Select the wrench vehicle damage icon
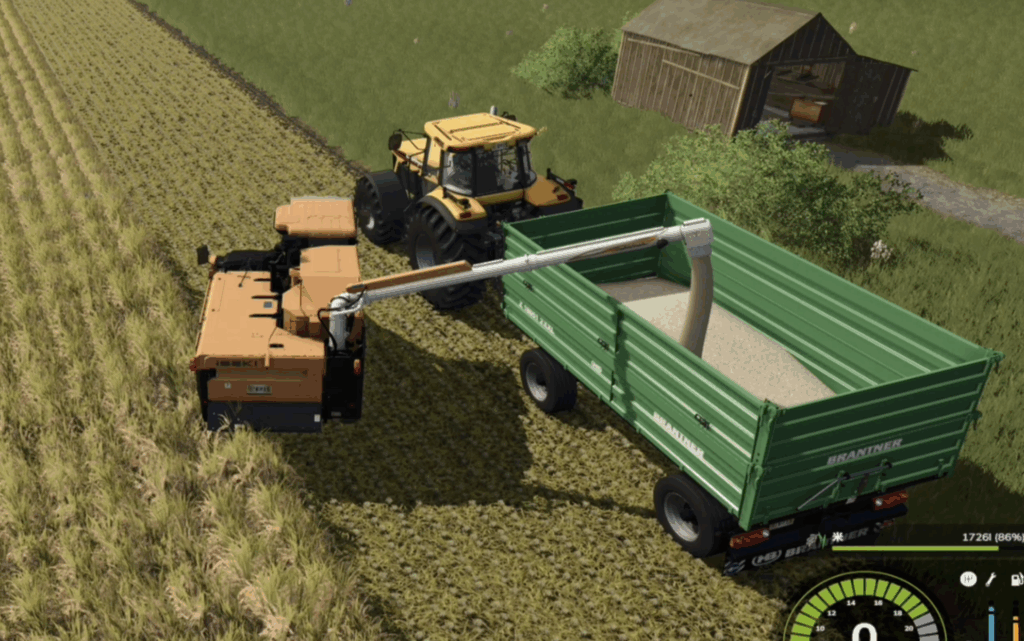Image resolution: width=1024 pixels, height=641 pixels. [x=991, y=579]
